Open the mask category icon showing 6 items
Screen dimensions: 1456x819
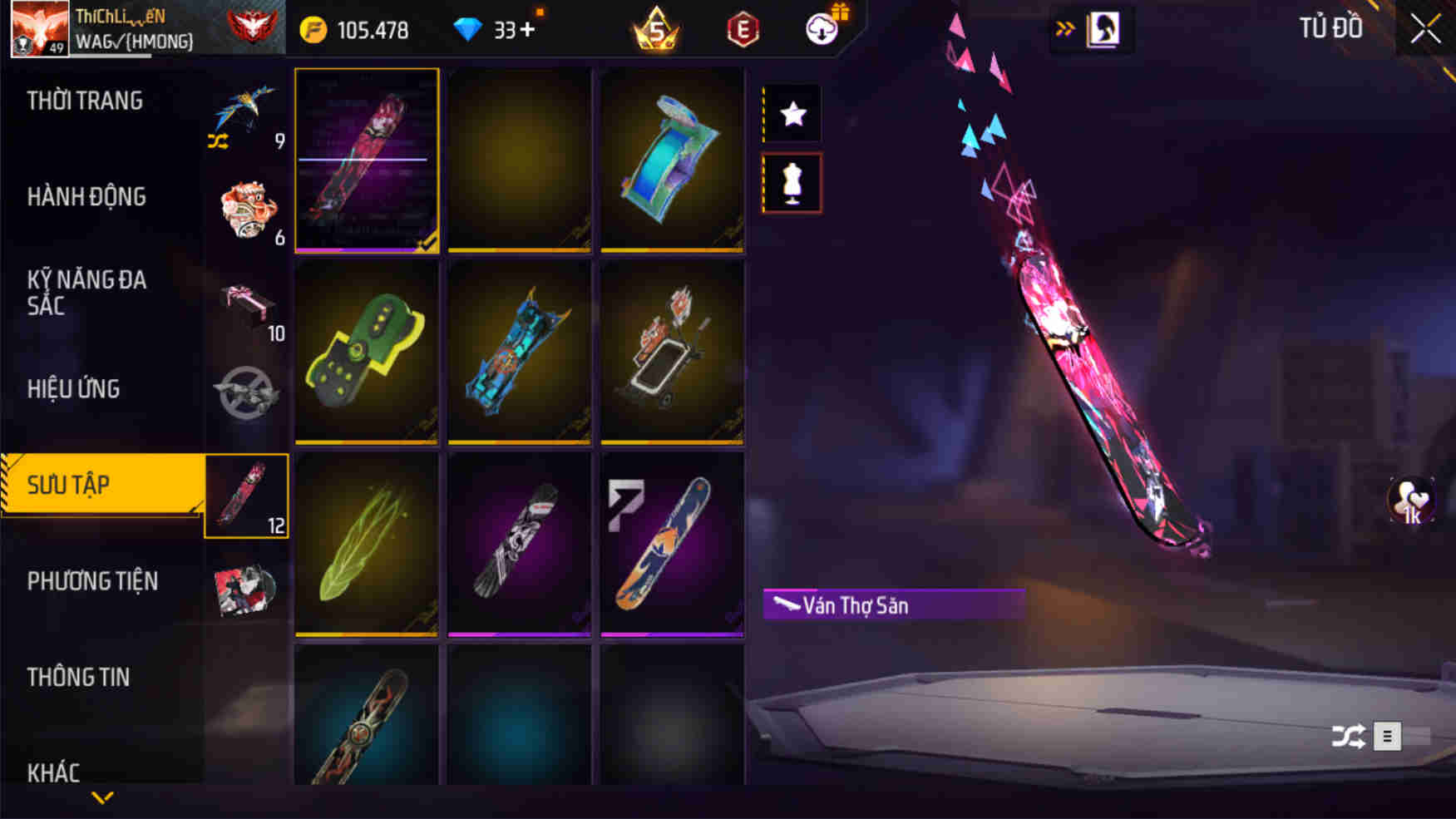tap(246, 208)
